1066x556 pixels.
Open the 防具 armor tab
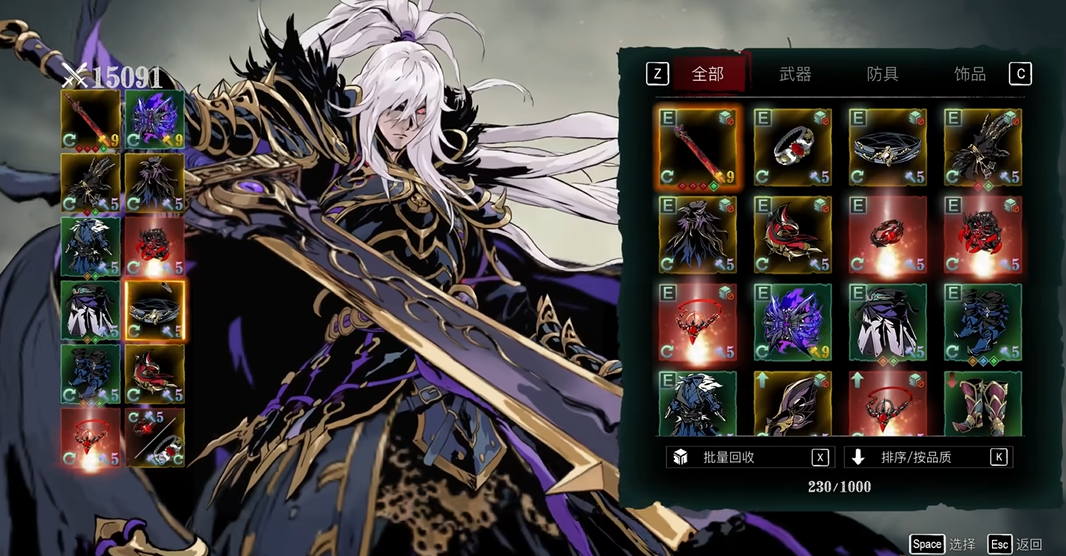tap(882, 74)
